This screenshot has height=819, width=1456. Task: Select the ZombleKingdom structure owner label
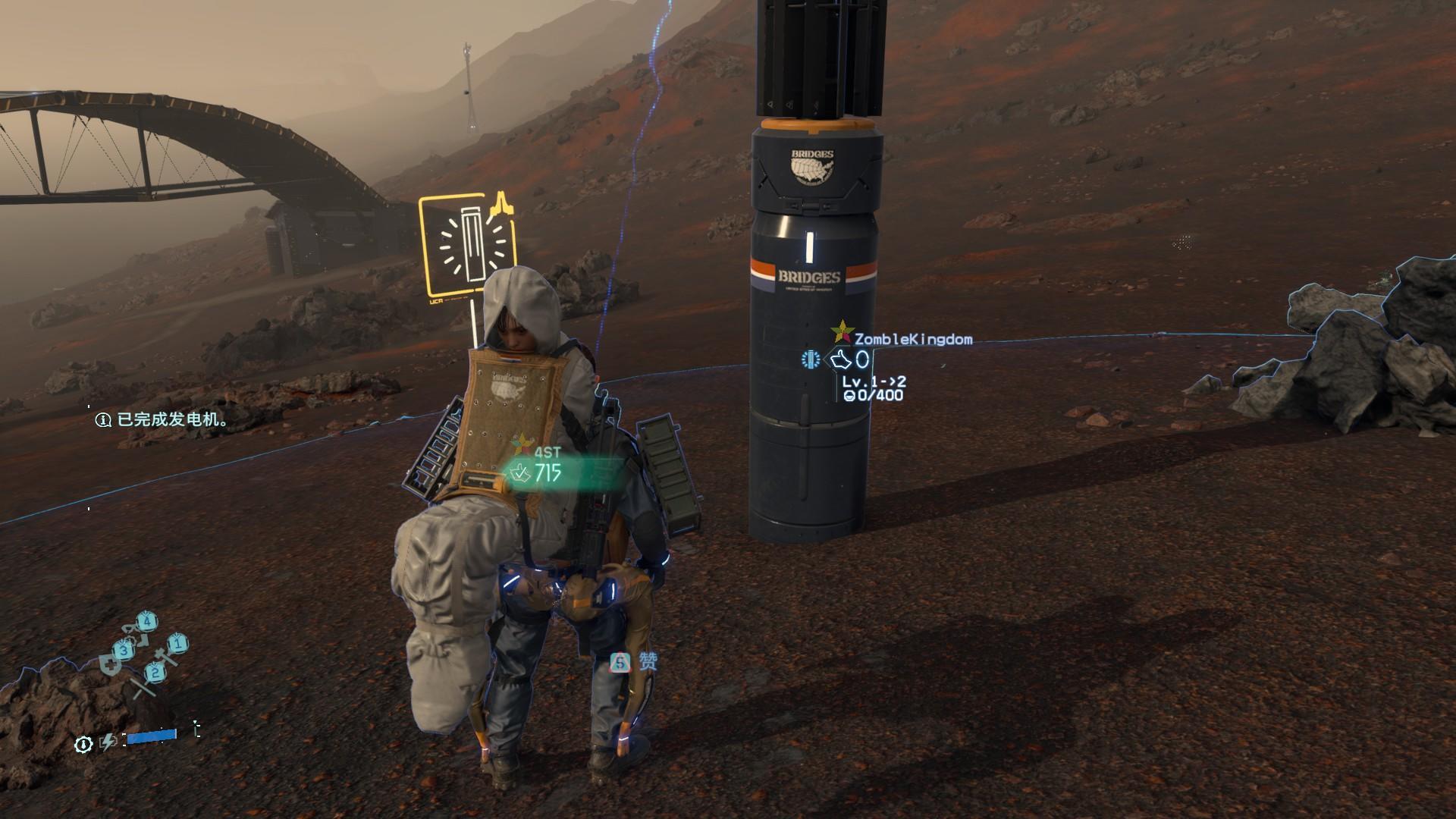click(x=912, y=339)
